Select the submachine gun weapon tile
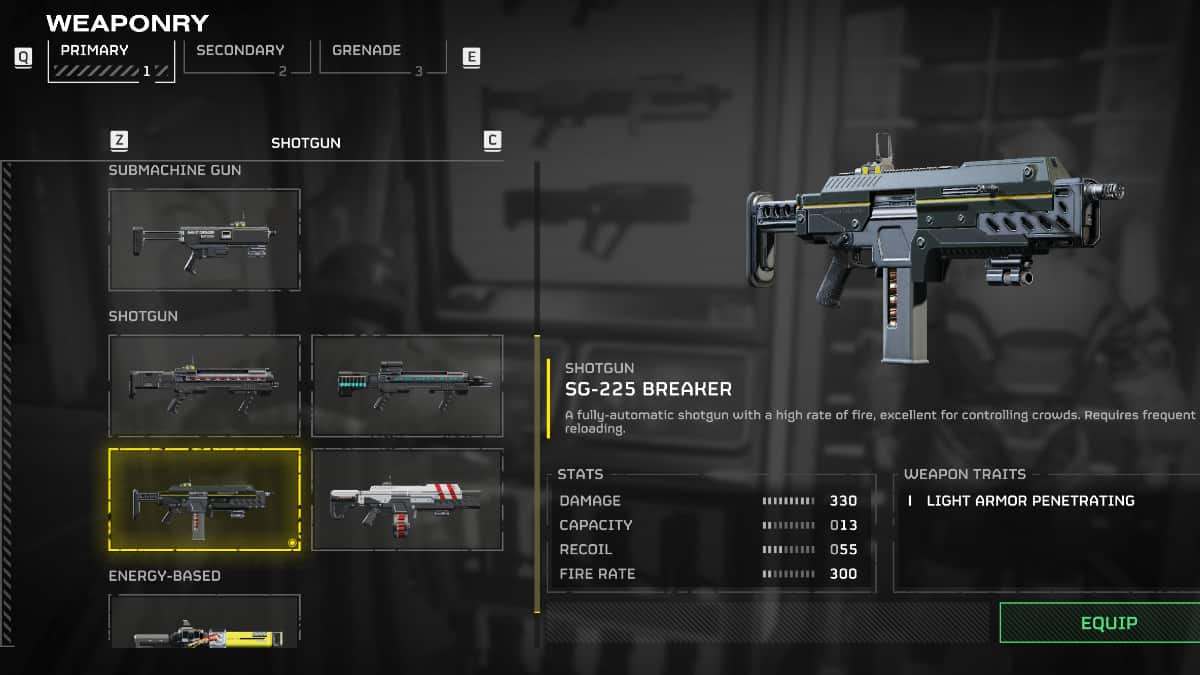Screen dimensions: 1200x675 pos(204,240)
